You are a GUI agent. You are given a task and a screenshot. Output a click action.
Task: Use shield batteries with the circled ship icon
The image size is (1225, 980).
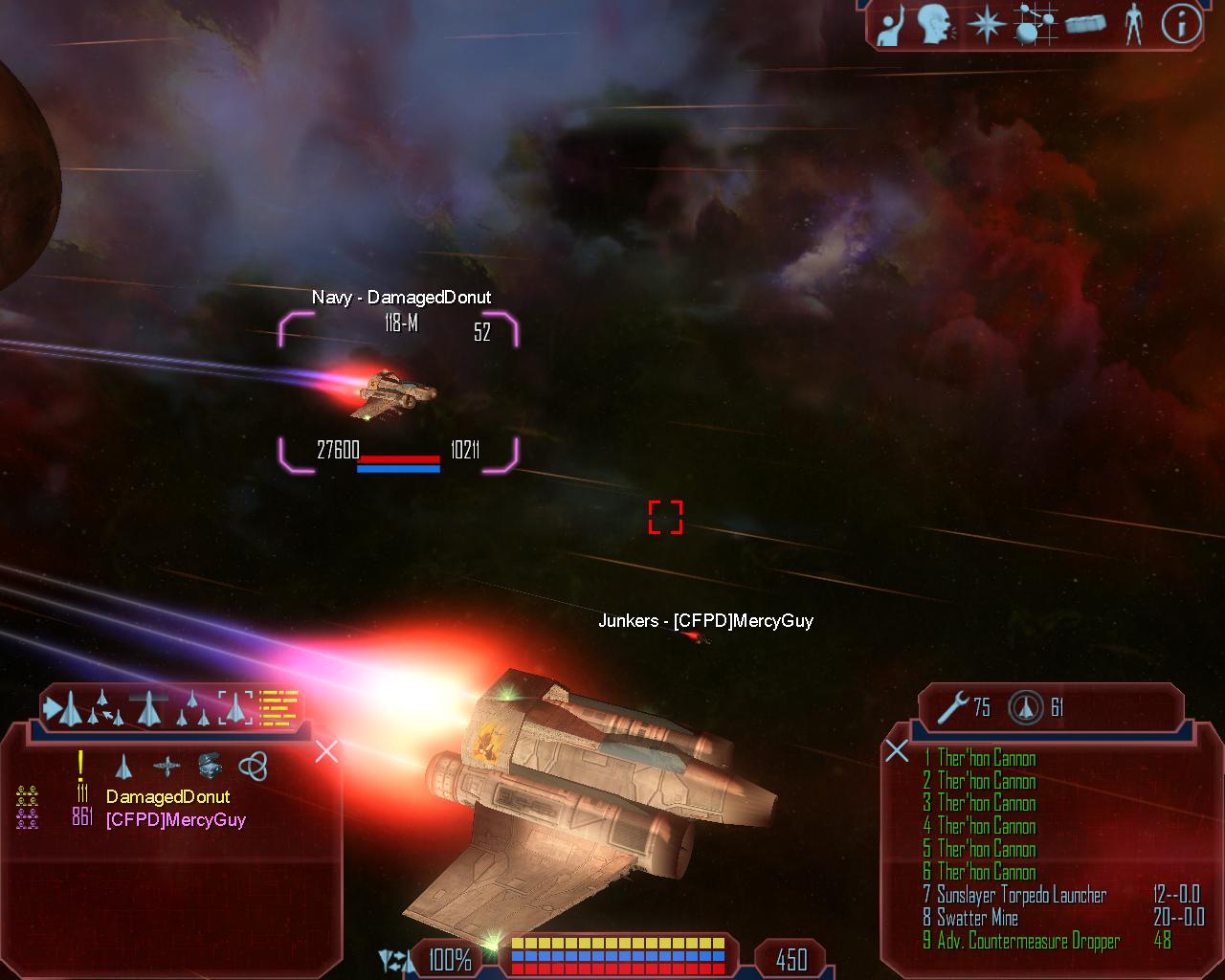coord(1025,707)
